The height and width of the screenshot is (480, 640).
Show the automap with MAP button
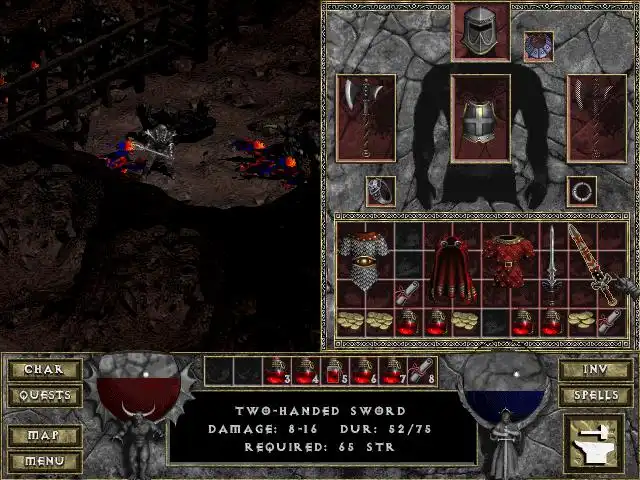coord(43,437)
